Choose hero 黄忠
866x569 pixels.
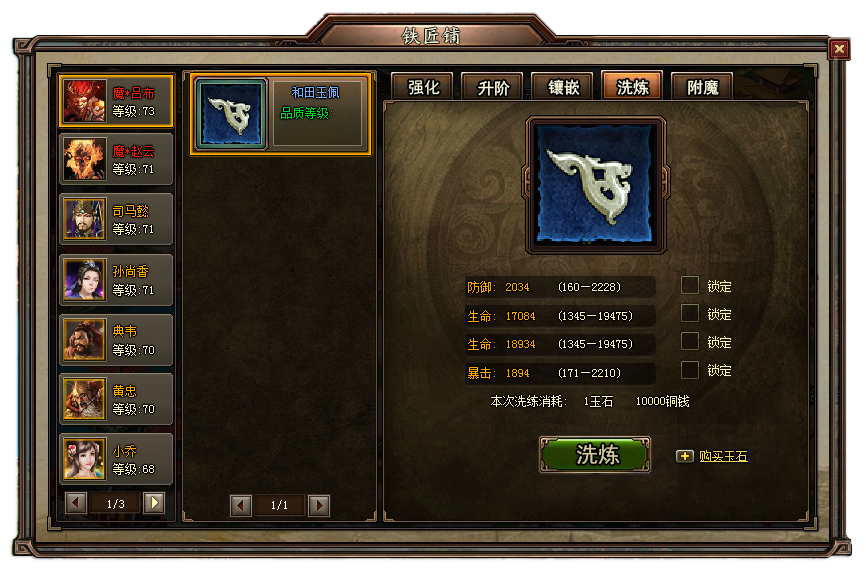click(x=116, y=399)
